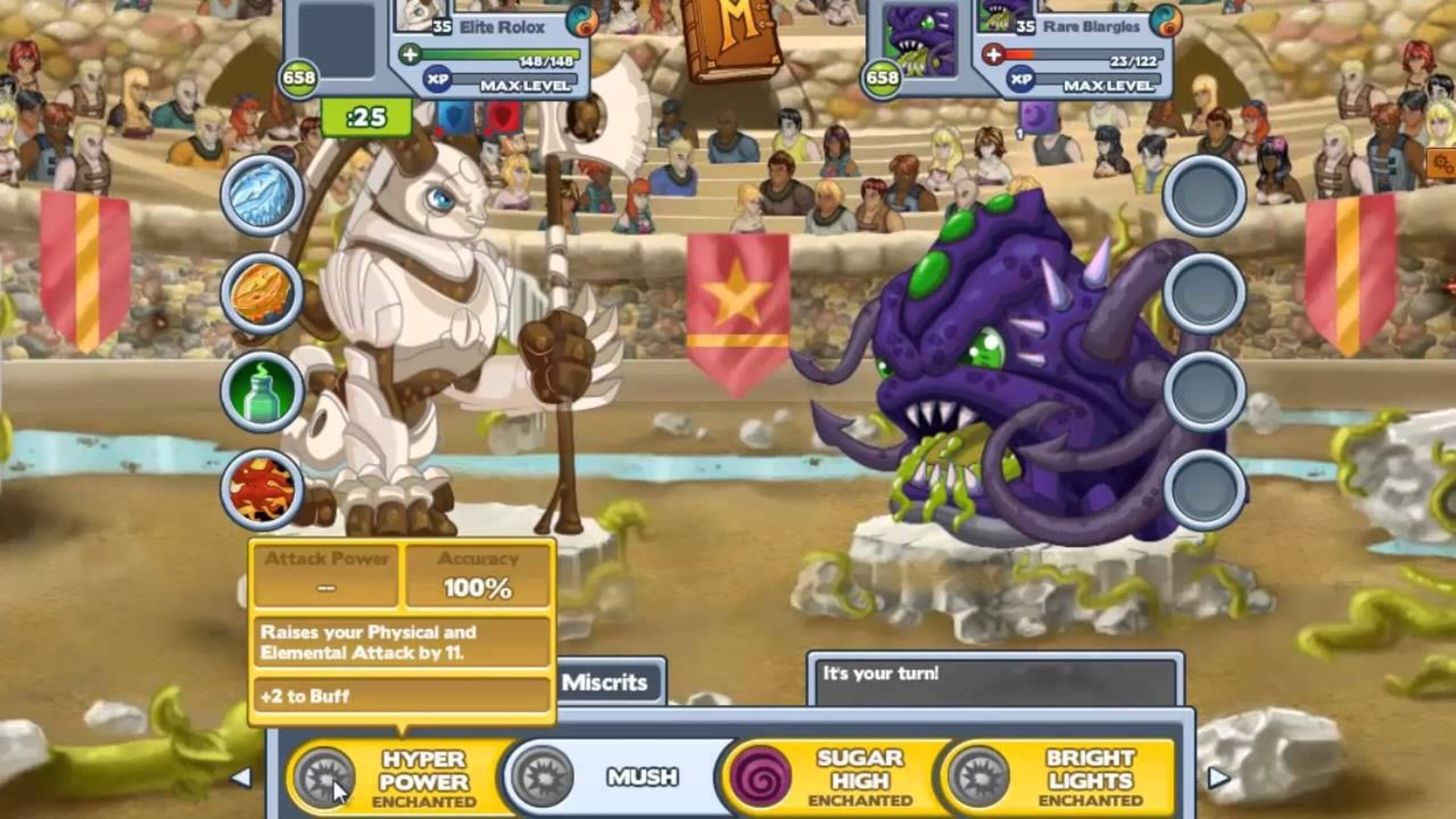Click the green plus beside Elite Rolox's health bar

coord(409,55)
